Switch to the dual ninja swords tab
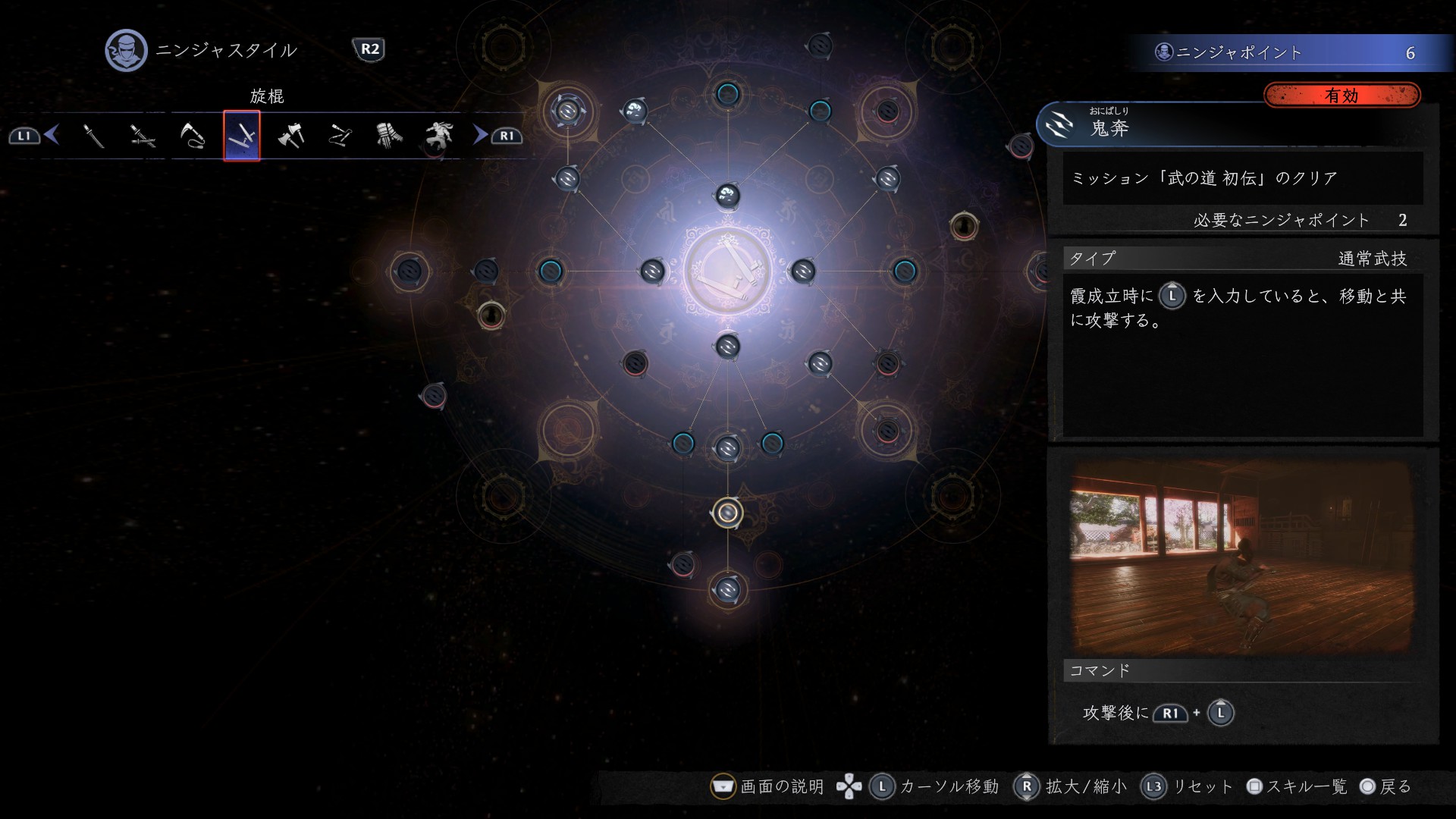This screenshot has width=1456, height=819. [143, 136]
